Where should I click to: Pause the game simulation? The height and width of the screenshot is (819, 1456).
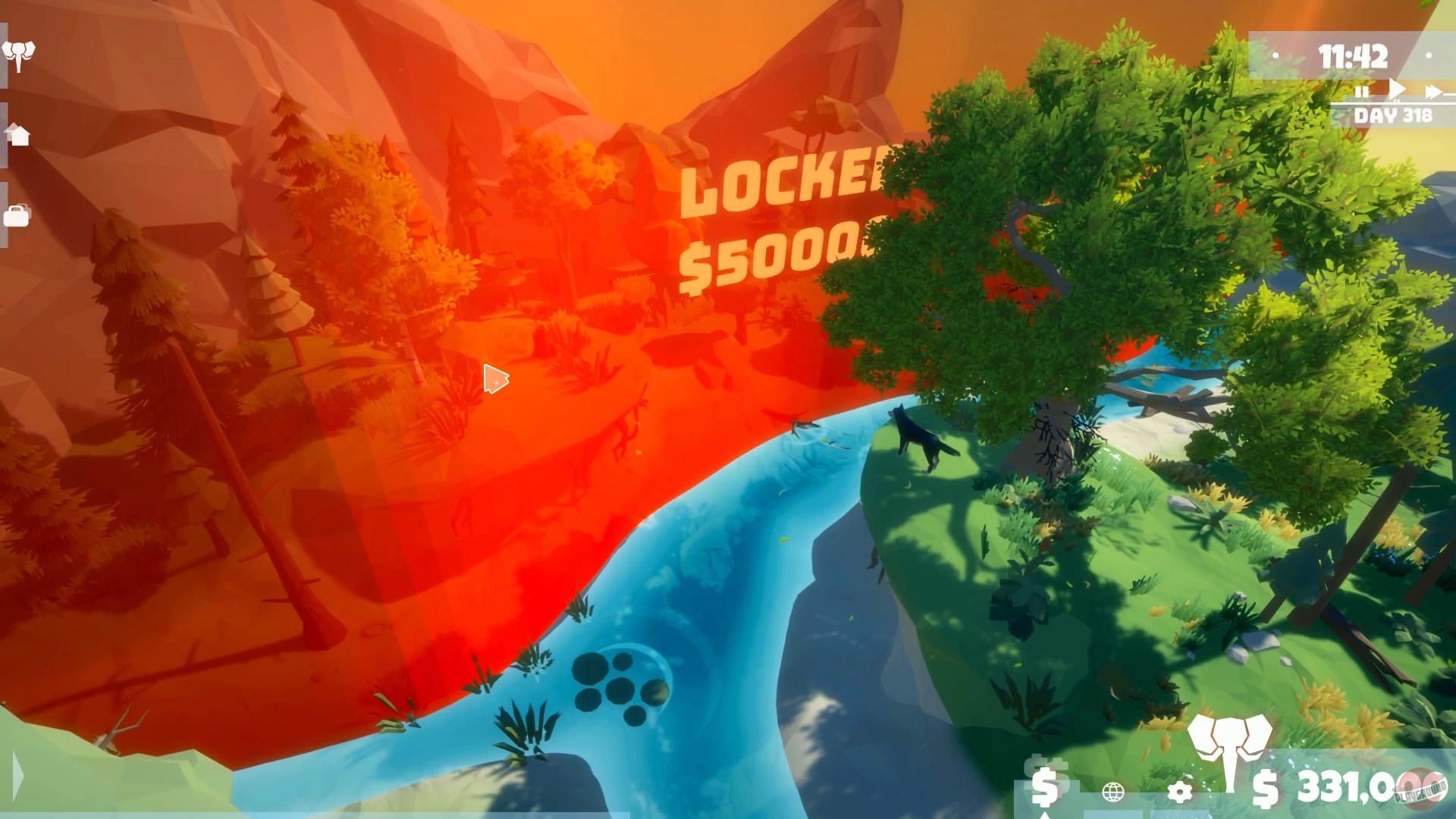1362,91
